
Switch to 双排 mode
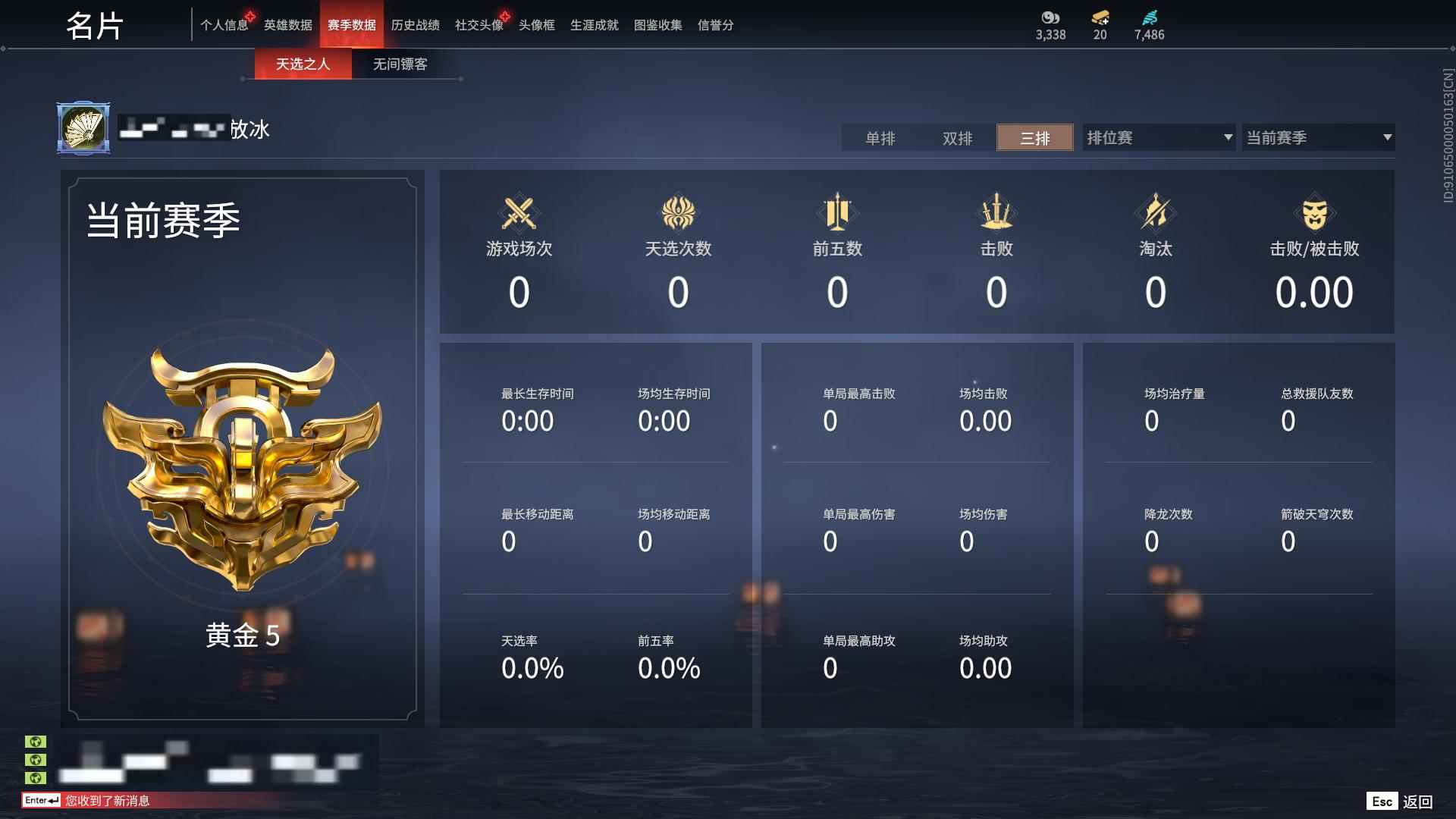coord(959,138)
